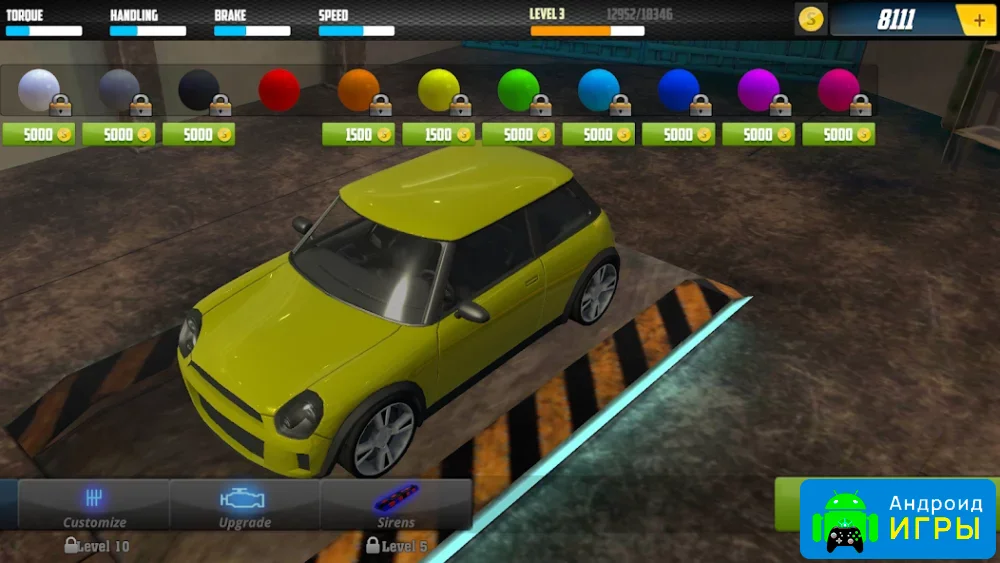Choose the dark blue paint swatch
This screenshot has width=1000, height=563.
coord(679,90)
